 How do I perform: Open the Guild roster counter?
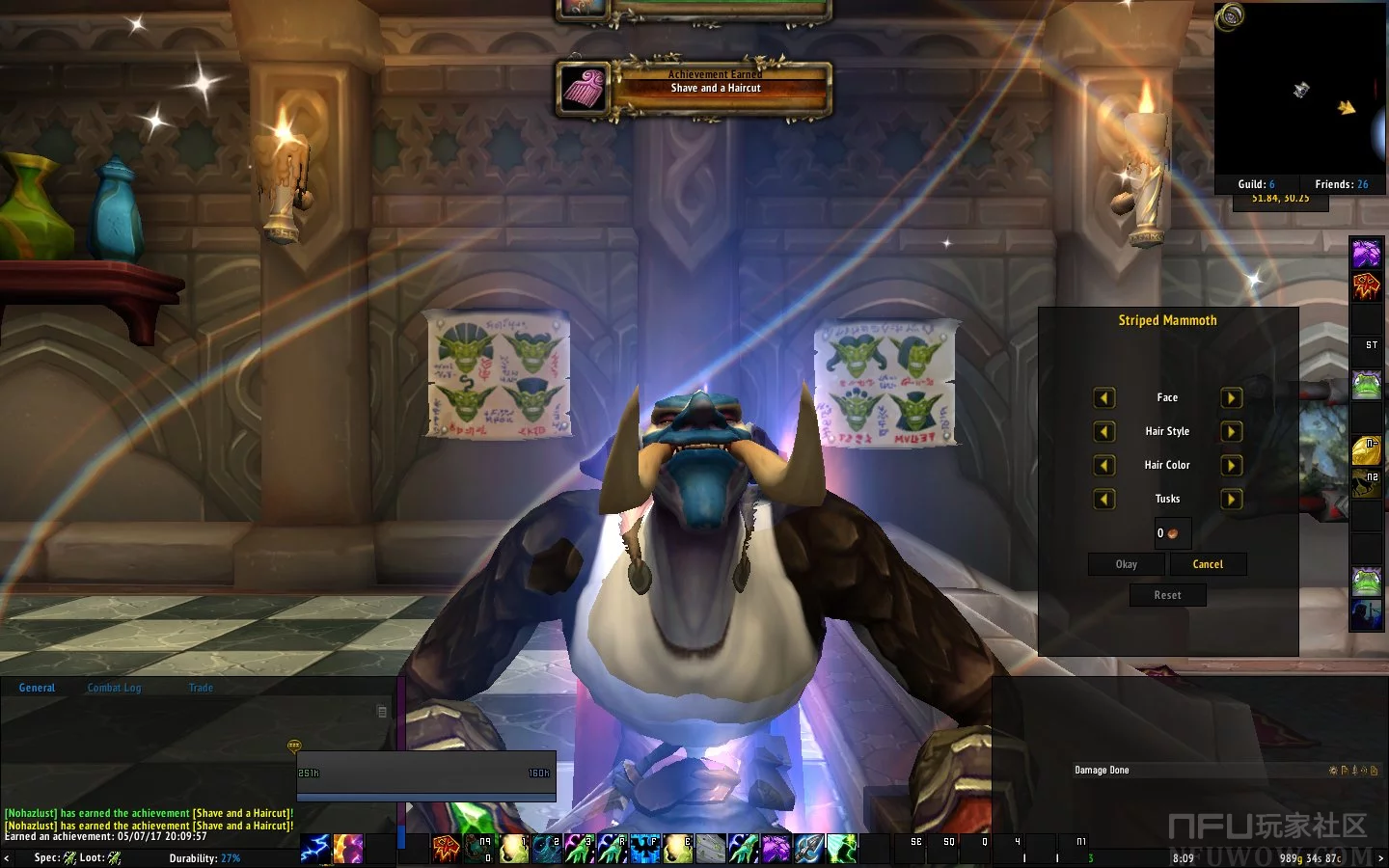(1256, 184)
